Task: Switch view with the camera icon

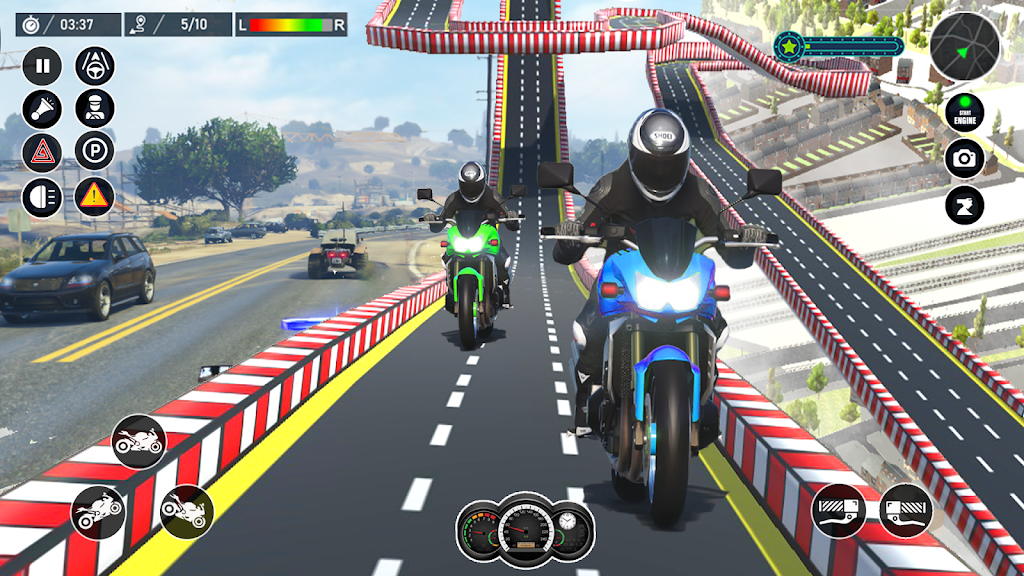Action: click(x=965, y=158)
